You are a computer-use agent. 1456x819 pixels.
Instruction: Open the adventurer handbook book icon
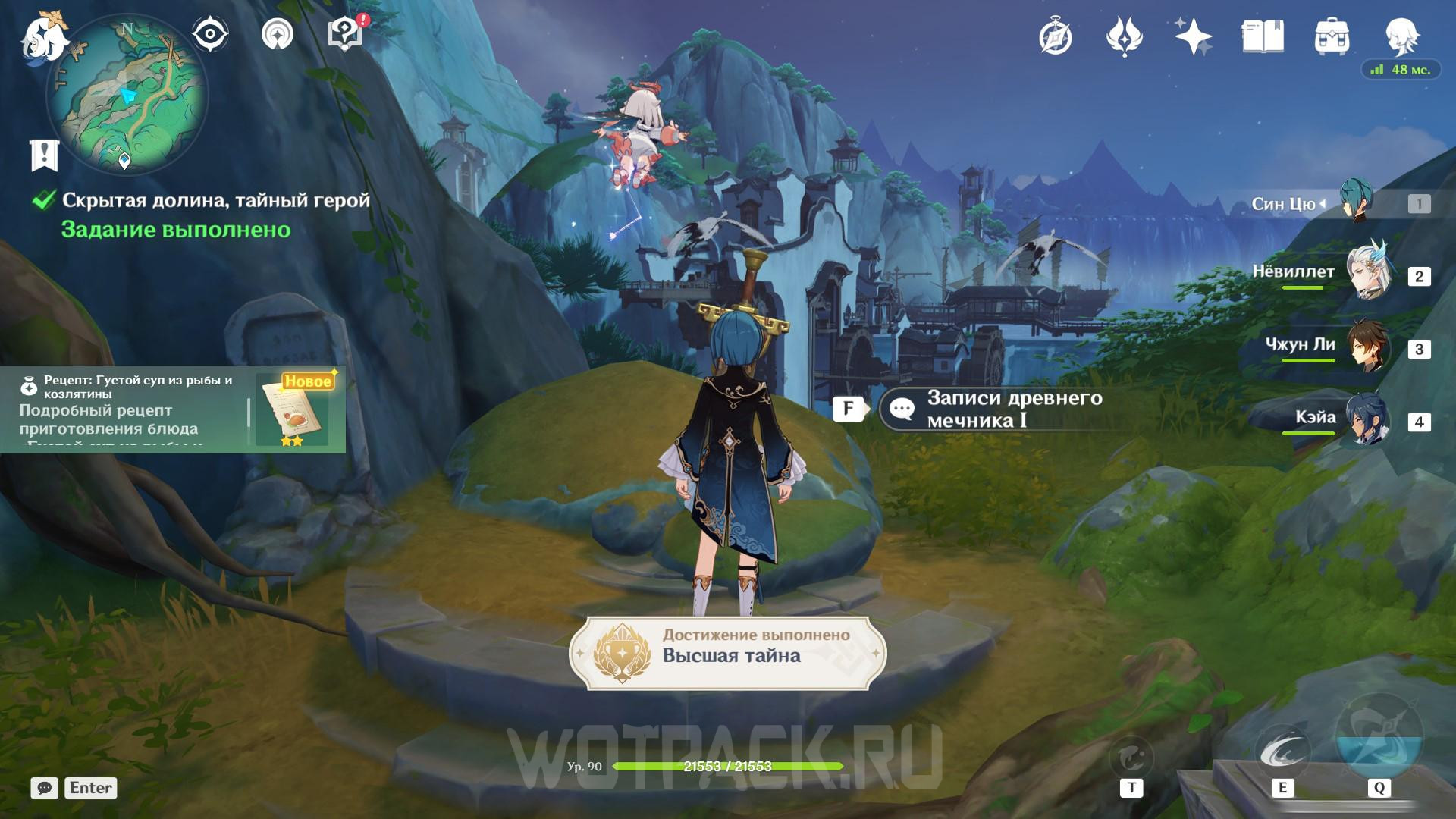click(x=1263, y=36)
